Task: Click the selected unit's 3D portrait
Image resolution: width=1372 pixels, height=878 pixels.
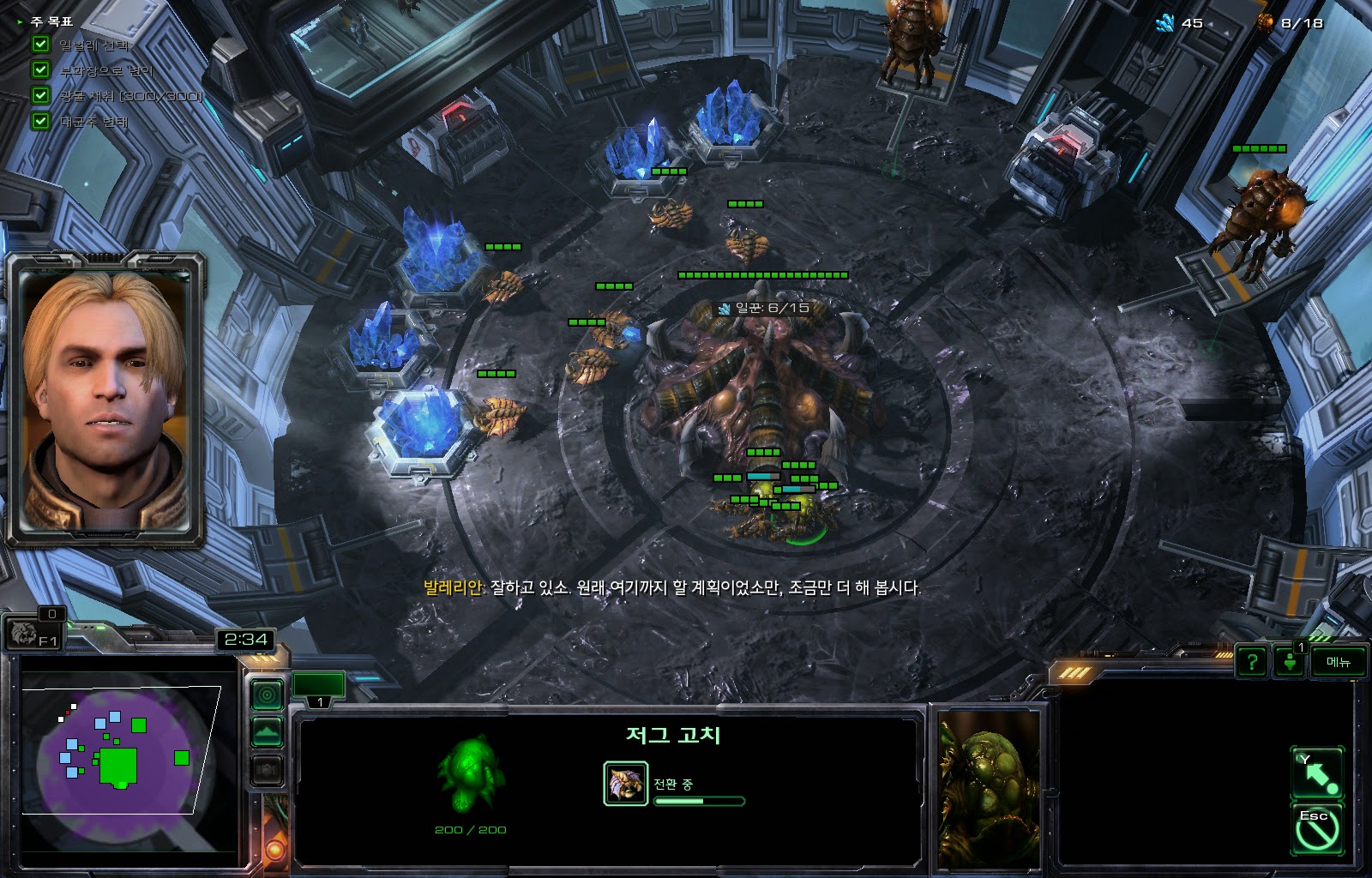Action: click(988, 787)
